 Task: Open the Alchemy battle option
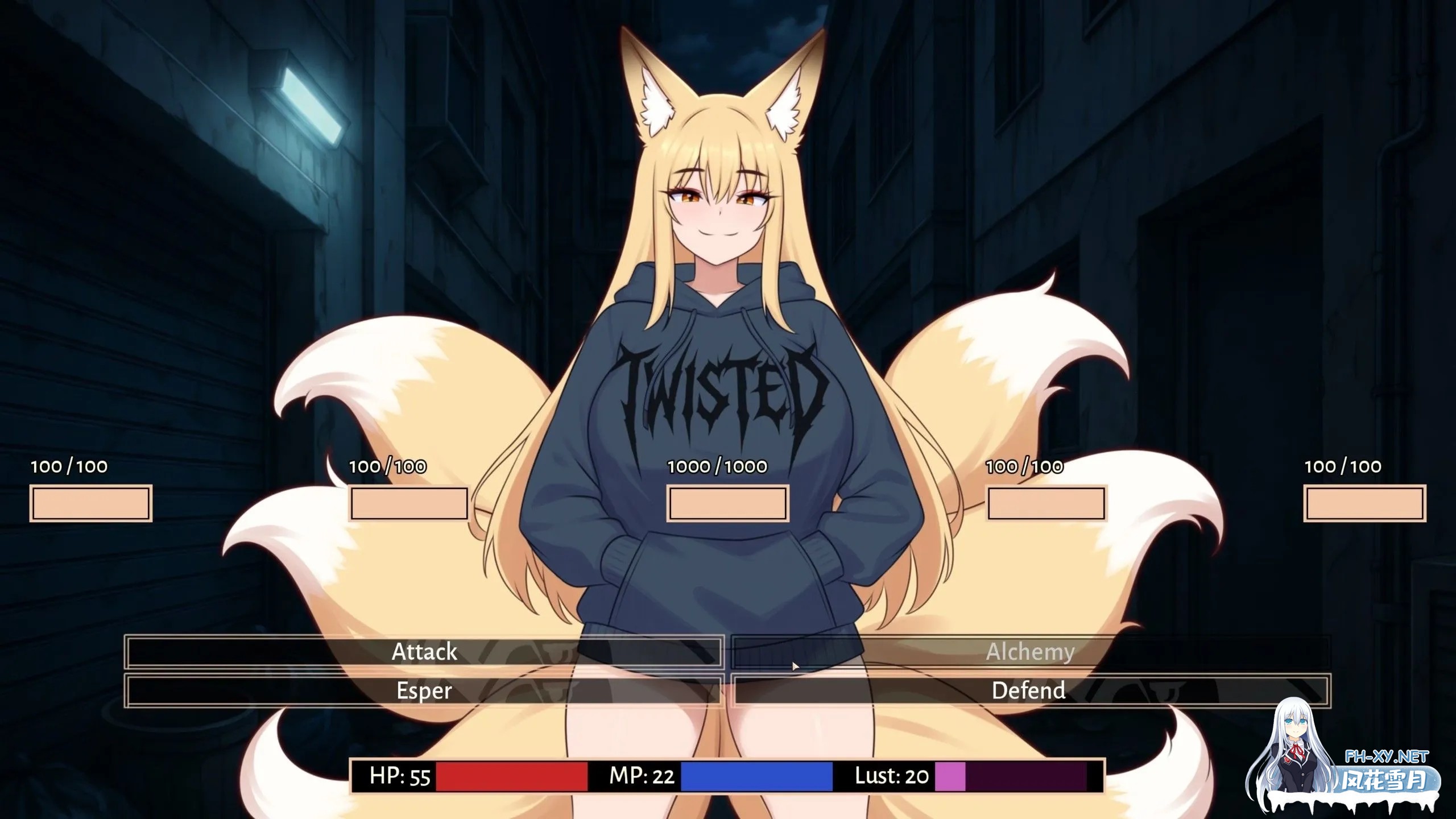click(1030, 652)
